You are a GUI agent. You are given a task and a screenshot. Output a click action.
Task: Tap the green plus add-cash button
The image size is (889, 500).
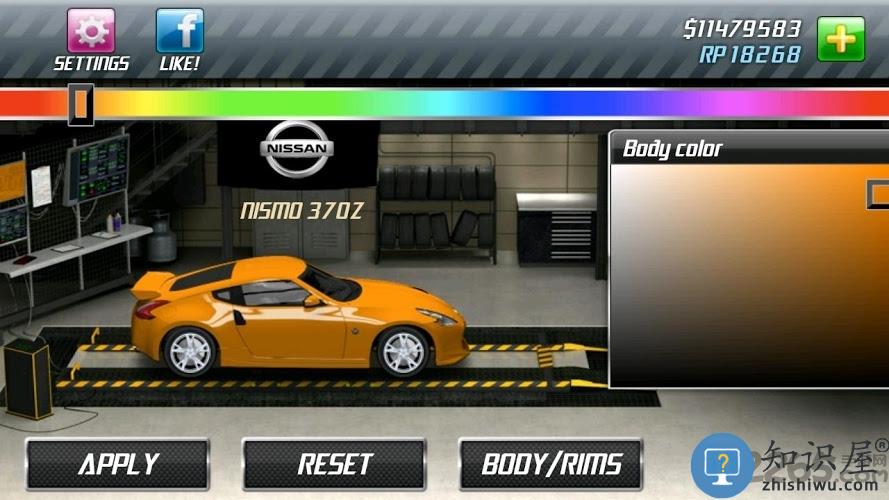(841, 39)
